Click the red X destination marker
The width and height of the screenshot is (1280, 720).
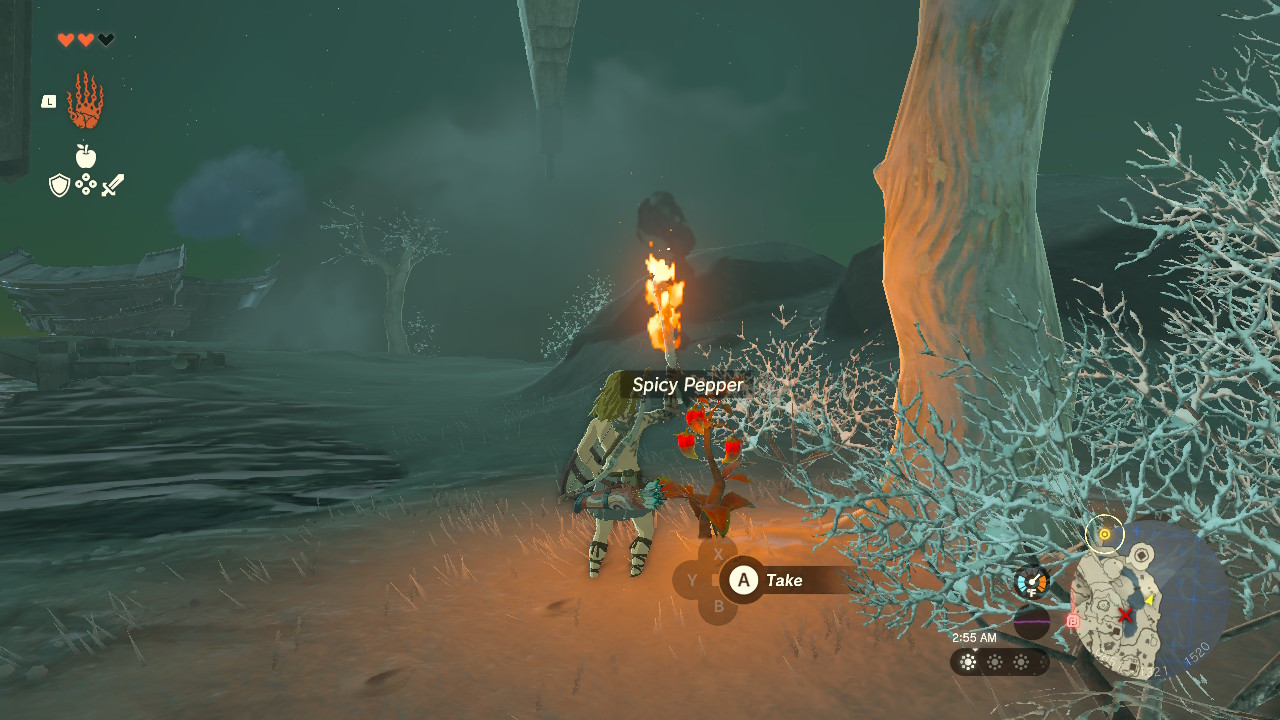[1126, 613]
